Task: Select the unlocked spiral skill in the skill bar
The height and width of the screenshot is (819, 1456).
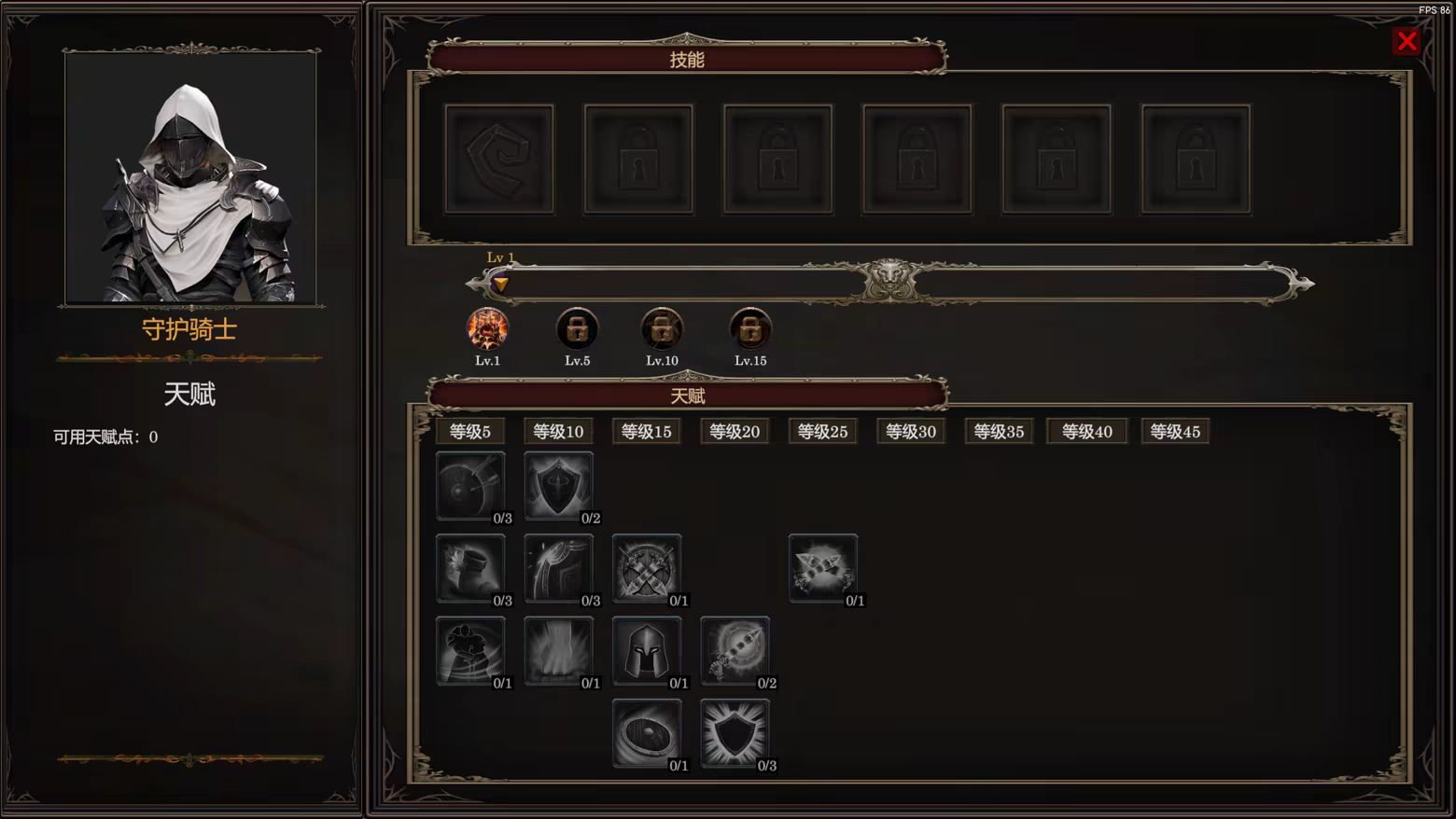Action: (499, 157)
